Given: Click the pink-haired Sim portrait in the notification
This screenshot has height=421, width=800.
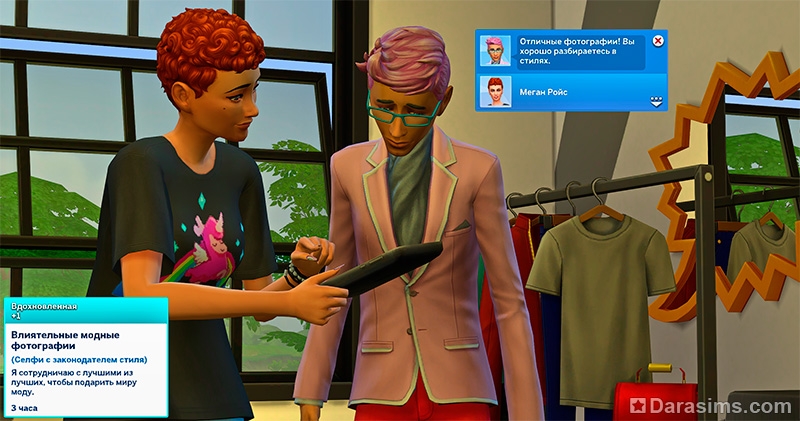Looking at the screenshot, I should [495, 50].
